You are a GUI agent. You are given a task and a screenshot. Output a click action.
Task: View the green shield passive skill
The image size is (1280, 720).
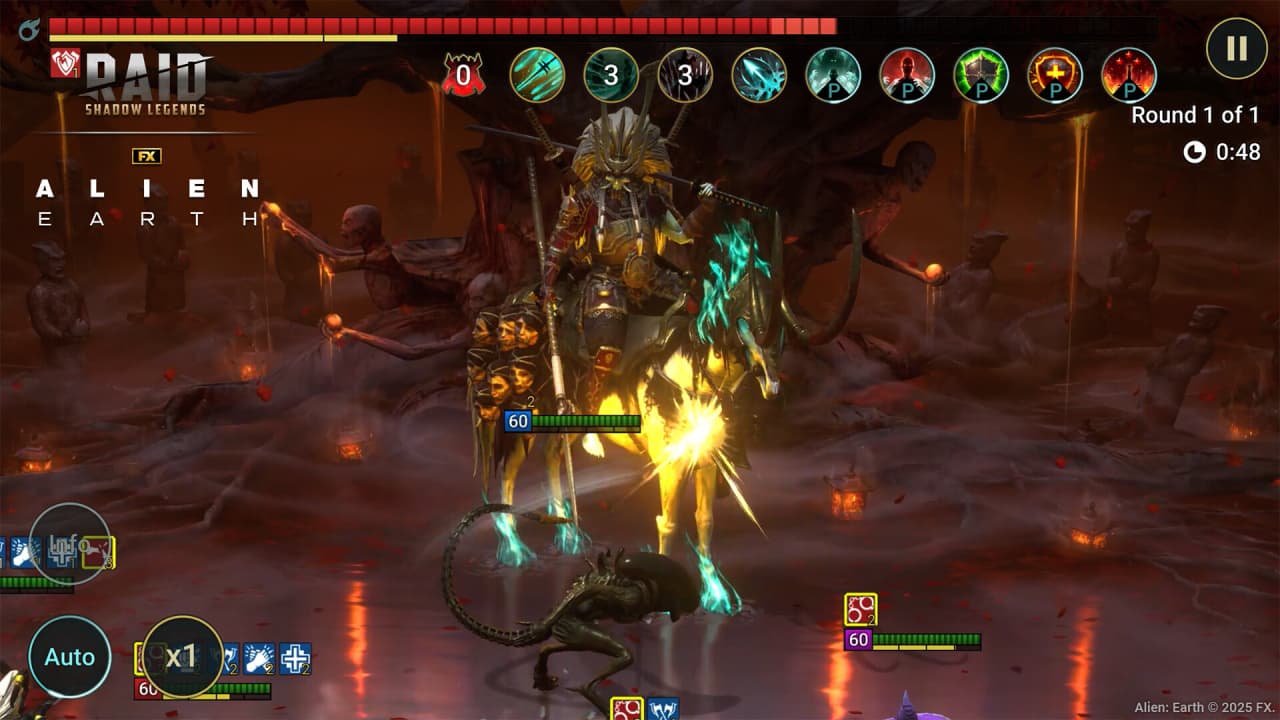(981, 75)
